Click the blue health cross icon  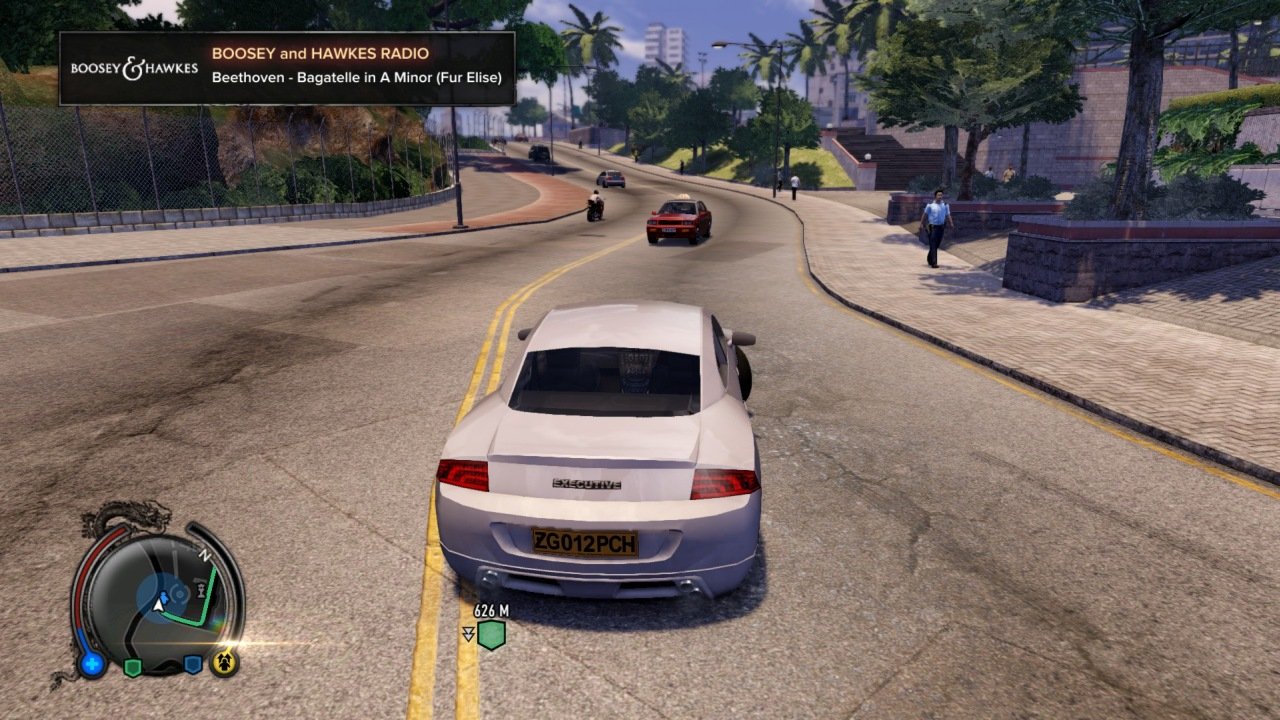click(93, 663)
